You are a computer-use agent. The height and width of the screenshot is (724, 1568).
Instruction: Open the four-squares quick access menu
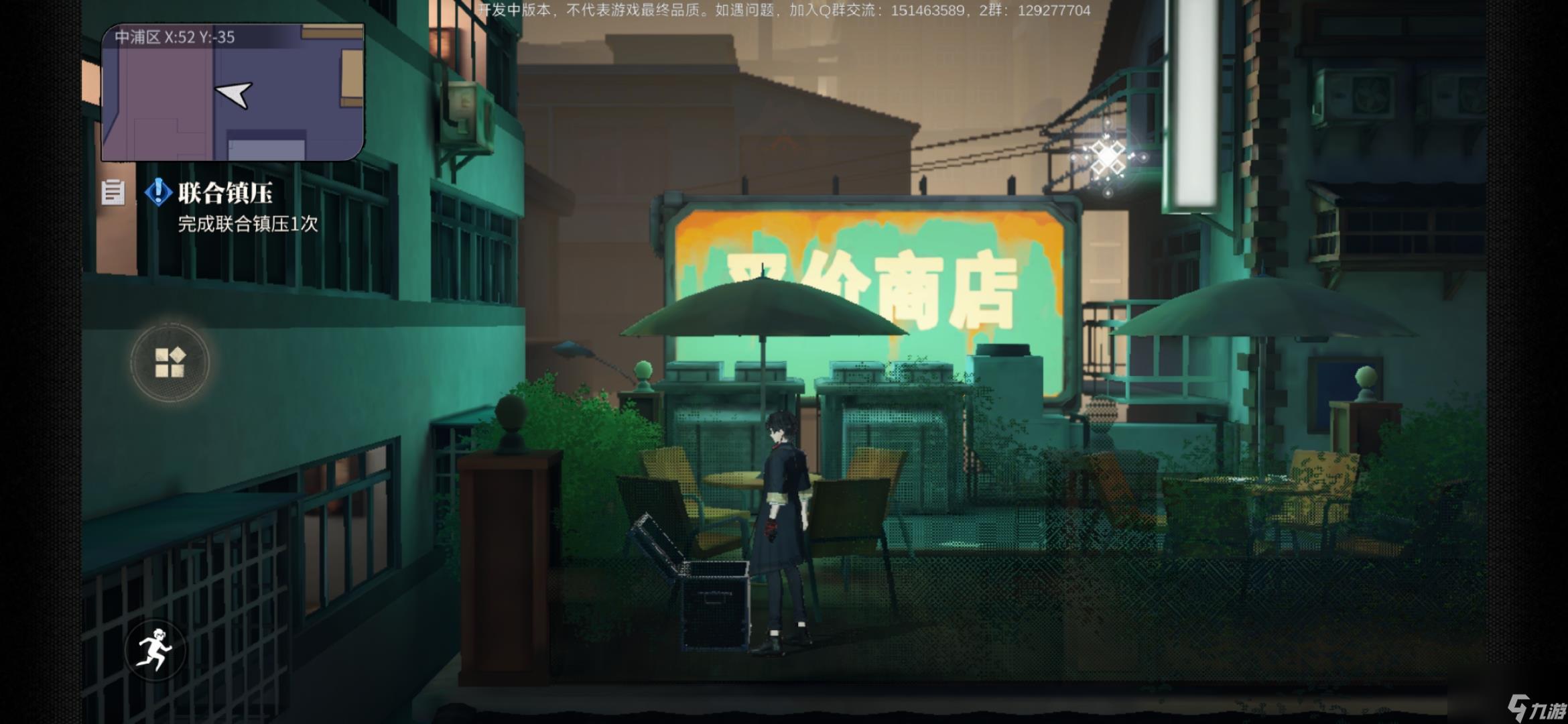point(172,361)
